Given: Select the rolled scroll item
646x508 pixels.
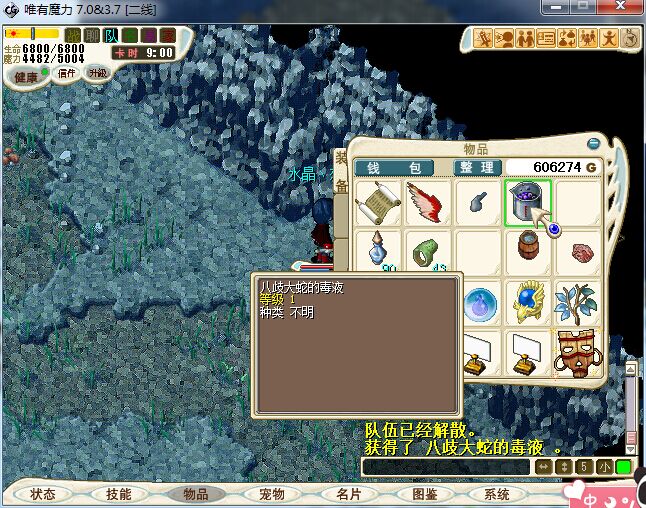Looking at the screenshot, I should click(378, 203).
